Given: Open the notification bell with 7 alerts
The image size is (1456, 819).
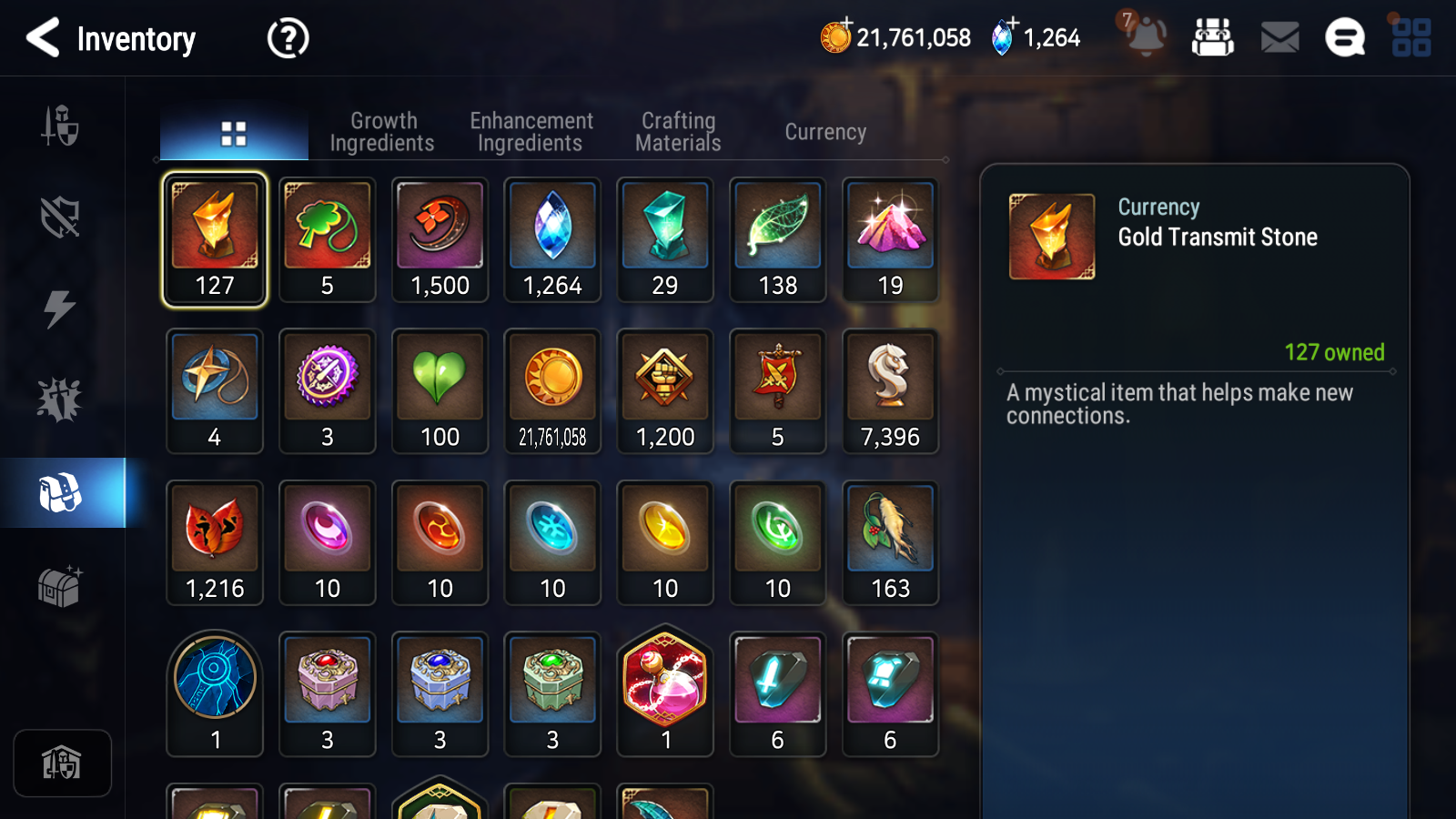Looking at the screenshot, I should click(x=1147, y=38).
